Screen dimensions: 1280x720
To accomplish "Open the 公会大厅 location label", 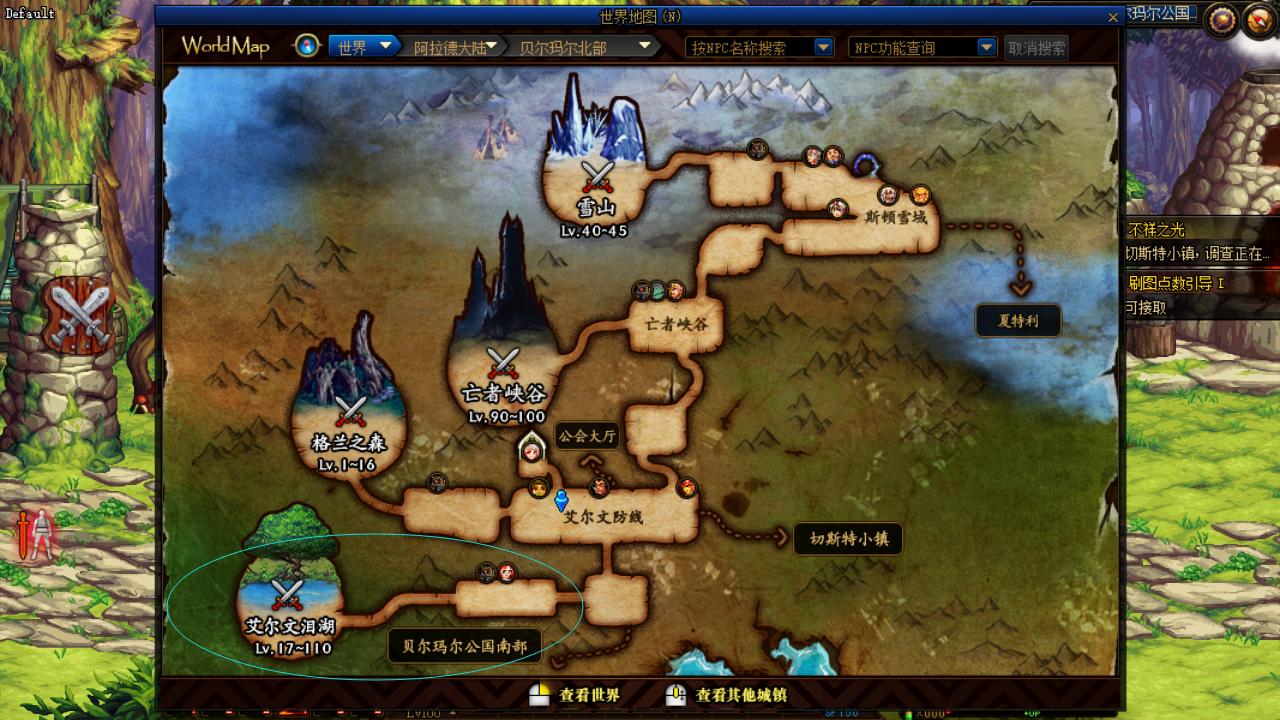I will pos(587,436).
